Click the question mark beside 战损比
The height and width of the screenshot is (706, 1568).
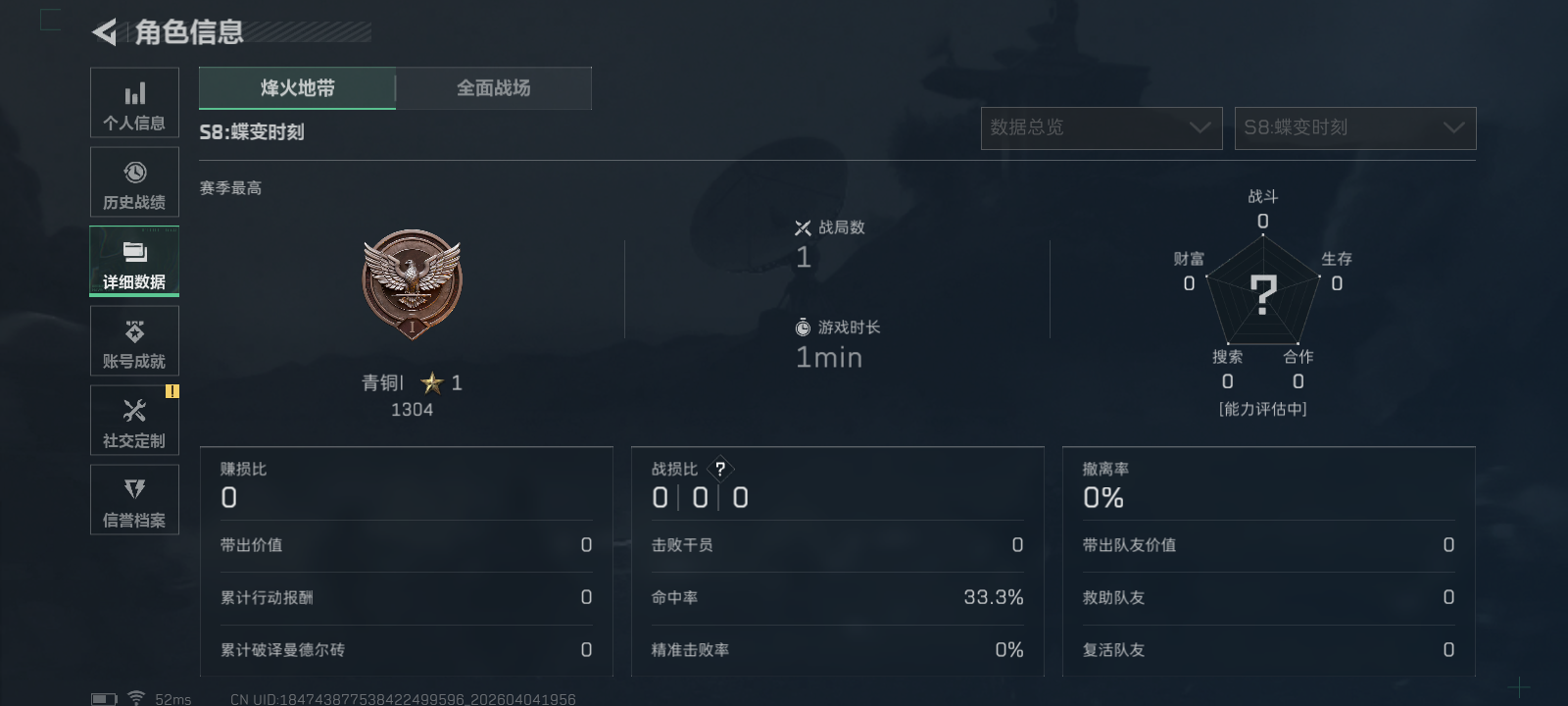click(722, 470)
